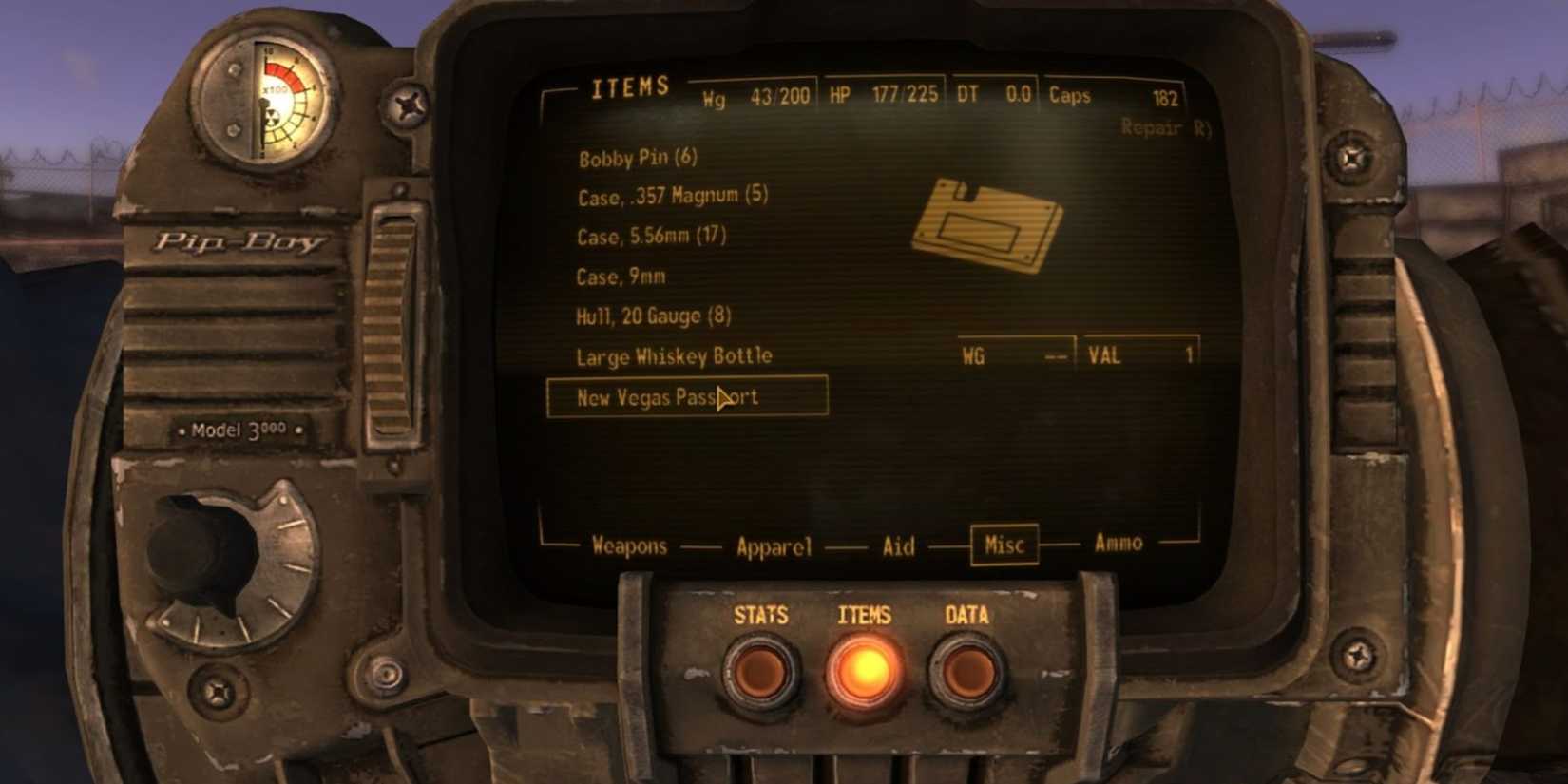Image resolution: width=1568 pixels, height=784 pixels.
Task: Click the Repair R) option
Action: pos(1166,124)
